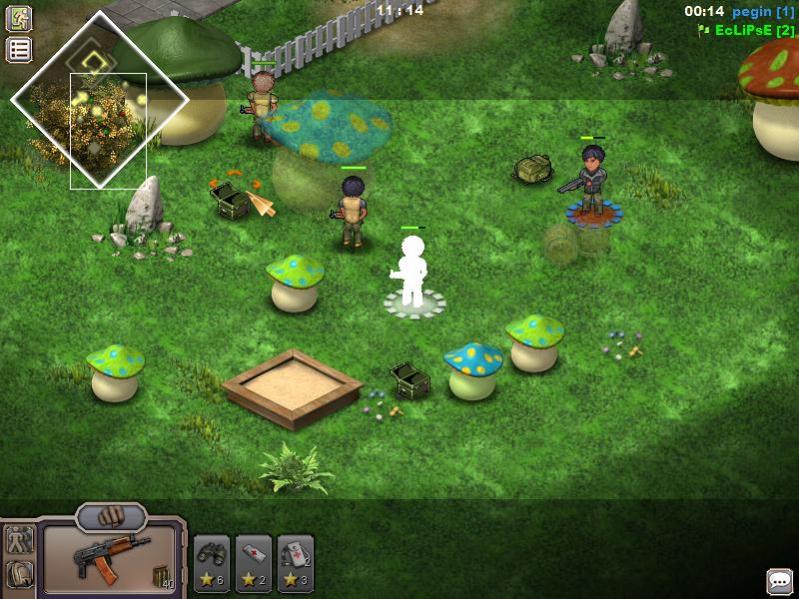
Task: Use the first aid kit item
Action: pyautogui.click(x=295, y=563)
